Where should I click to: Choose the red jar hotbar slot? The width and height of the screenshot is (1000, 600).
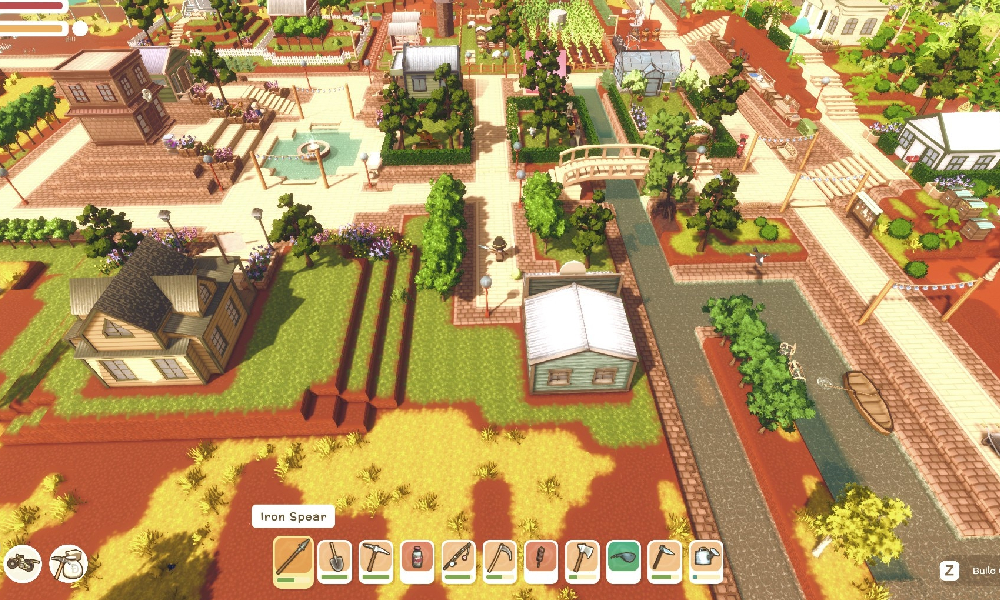coord(416,560)
